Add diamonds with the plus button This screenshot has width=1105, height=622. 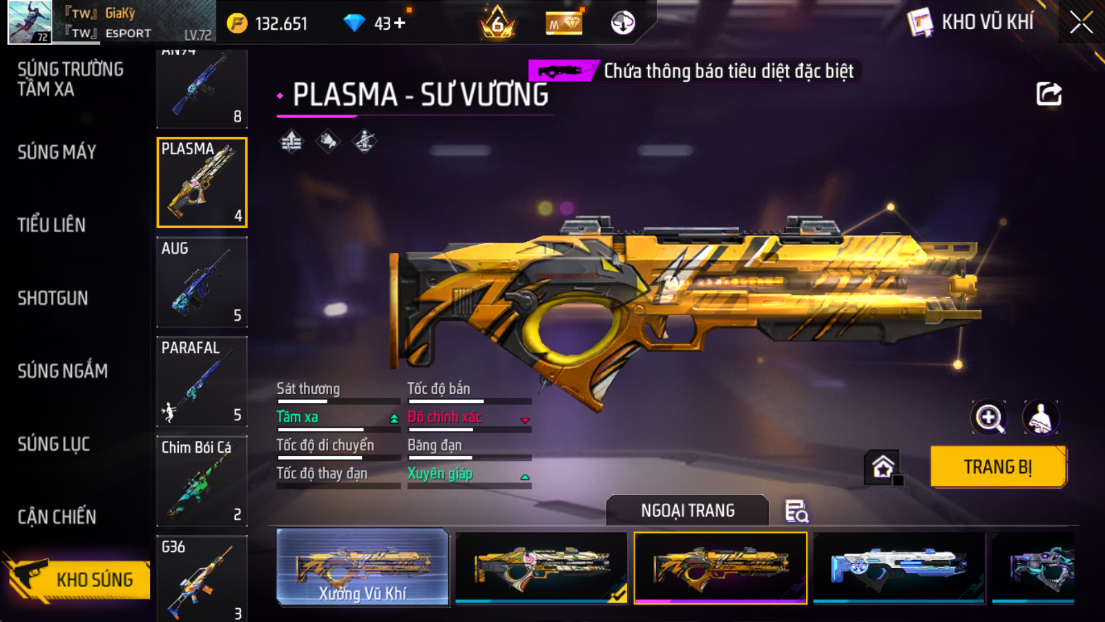tap(400, 23)
